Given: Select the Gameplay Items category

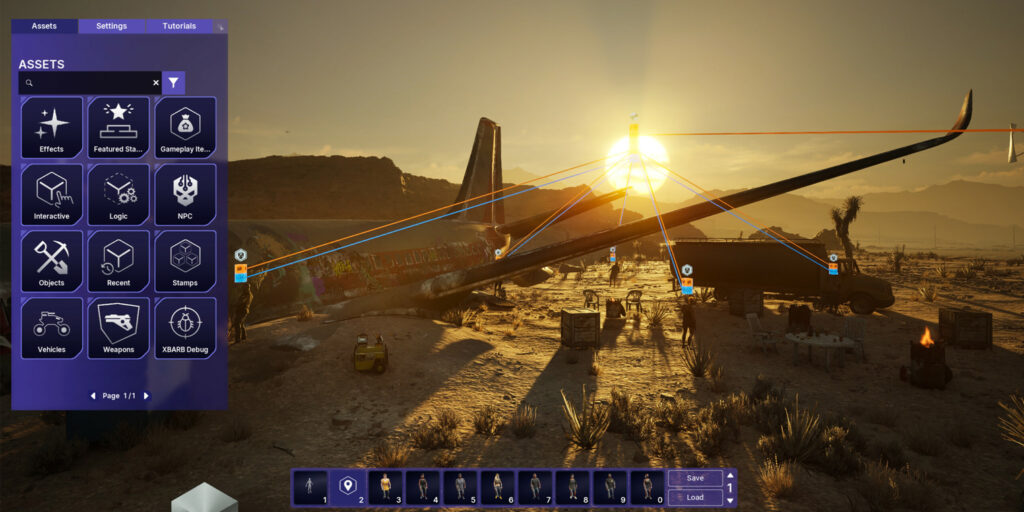Looking at the screenshot, I should point(185,127).
